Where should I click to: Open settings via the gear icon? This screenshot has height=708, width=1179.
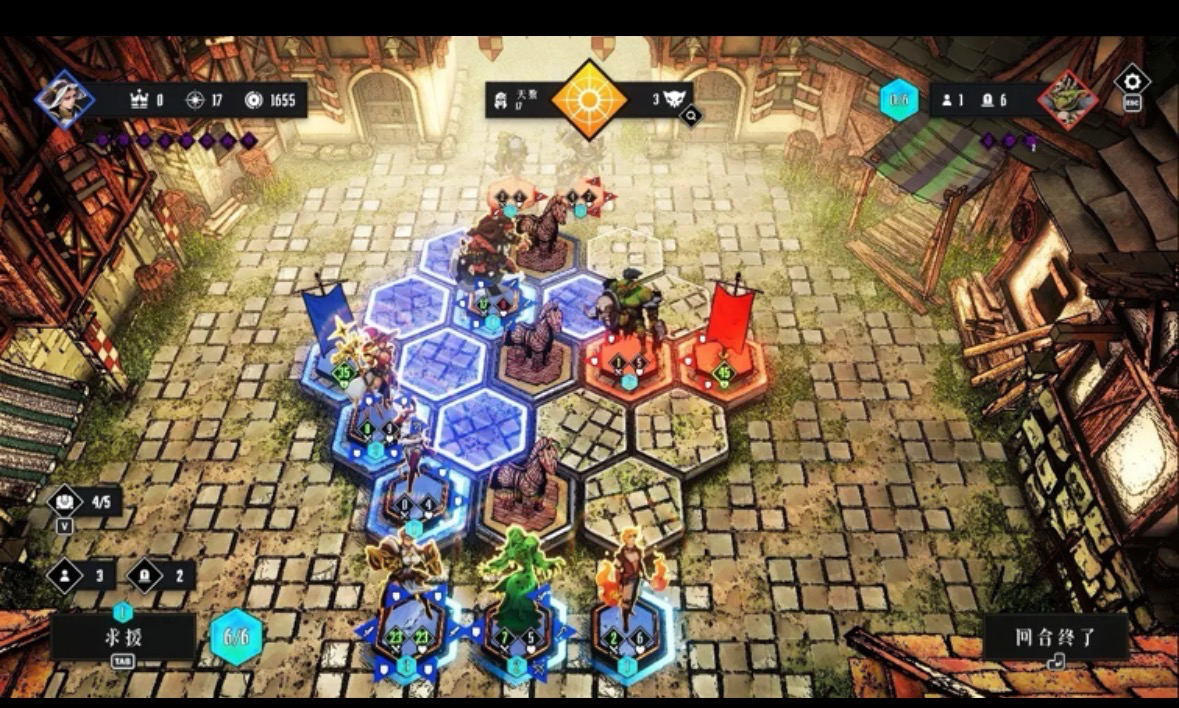coord(1132,81)
